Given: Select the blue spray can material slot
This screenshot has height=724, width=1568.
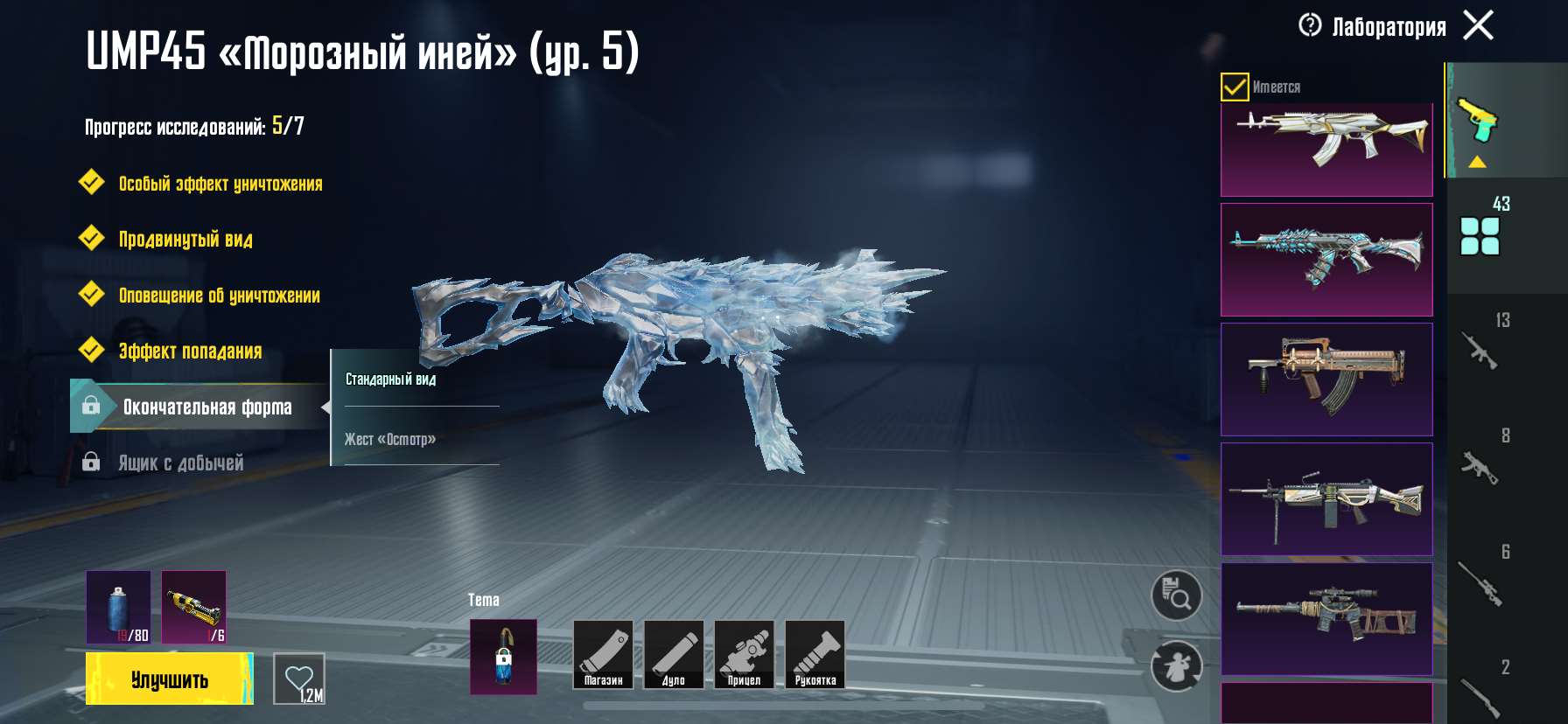Looking at the screenshot, I should [118, 607].
